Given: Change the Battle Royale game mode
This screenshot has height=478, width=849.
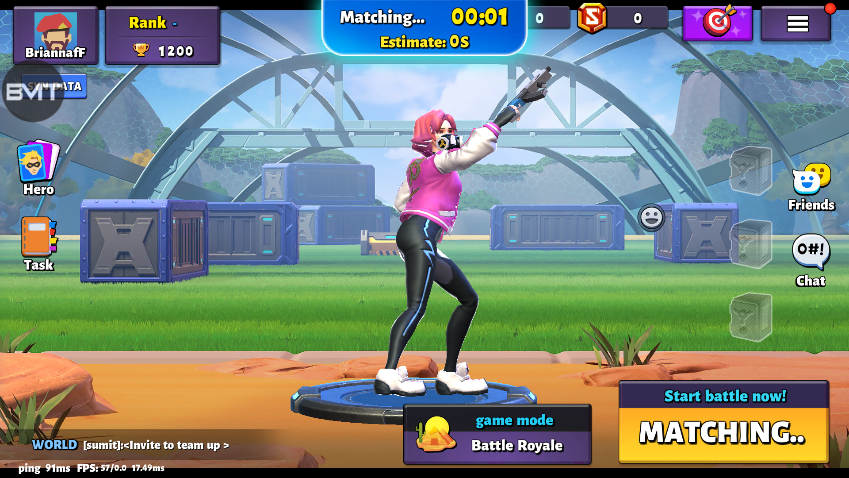Looking at the screenshot, I should point(497,435).
